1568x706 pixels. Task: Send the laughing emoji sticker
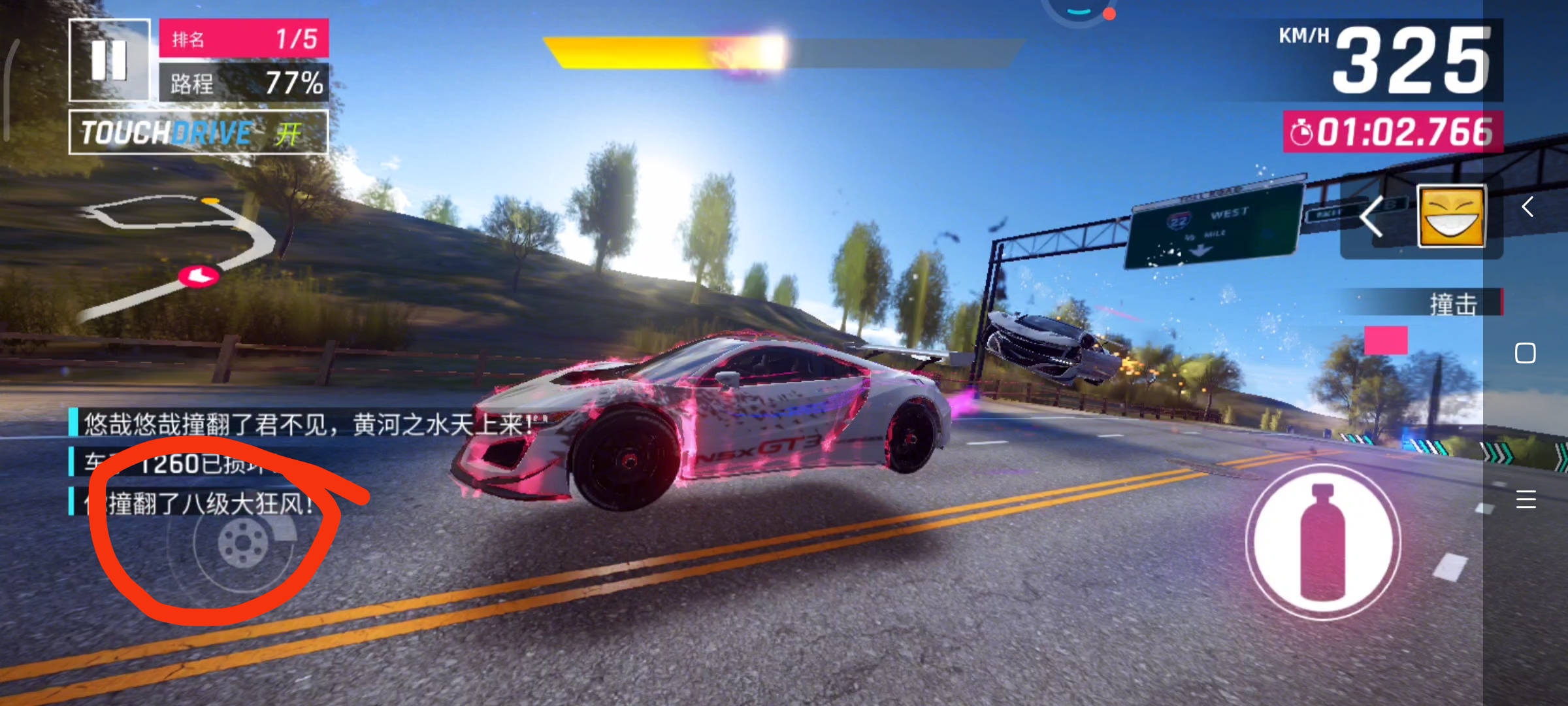(1450, 216)
